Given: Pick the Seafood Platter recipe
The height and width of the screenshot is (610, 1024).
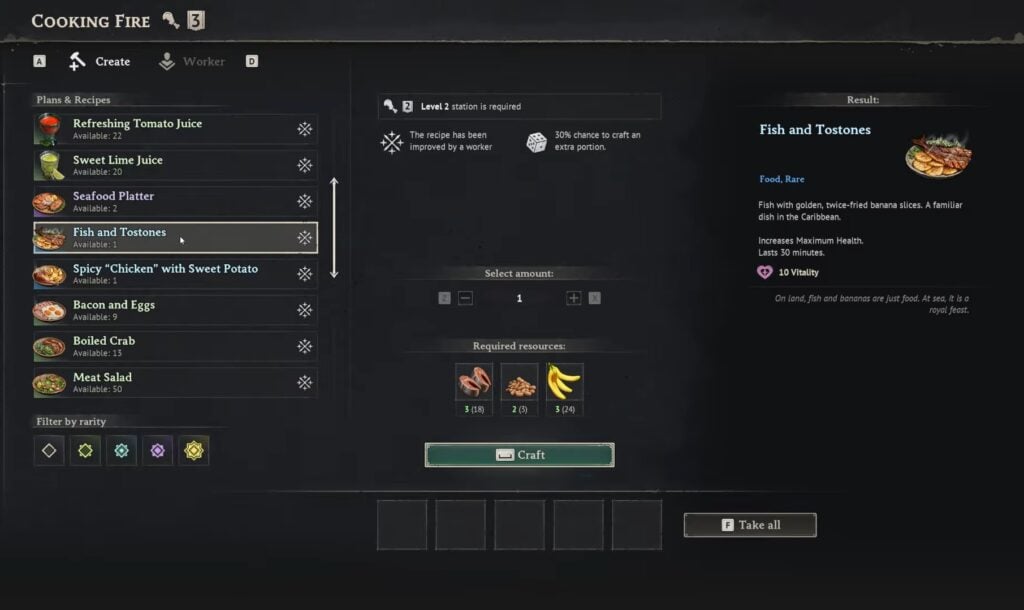Looking at the screenshot, I should (x=175, y=201).
